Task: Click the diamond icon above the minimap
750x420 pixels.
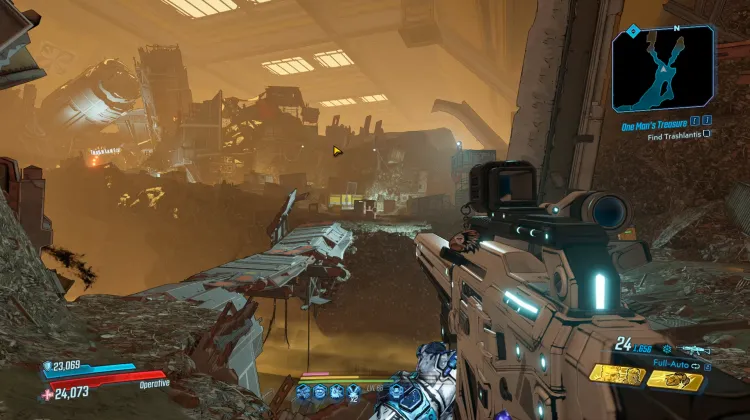Action: [633, 31]
